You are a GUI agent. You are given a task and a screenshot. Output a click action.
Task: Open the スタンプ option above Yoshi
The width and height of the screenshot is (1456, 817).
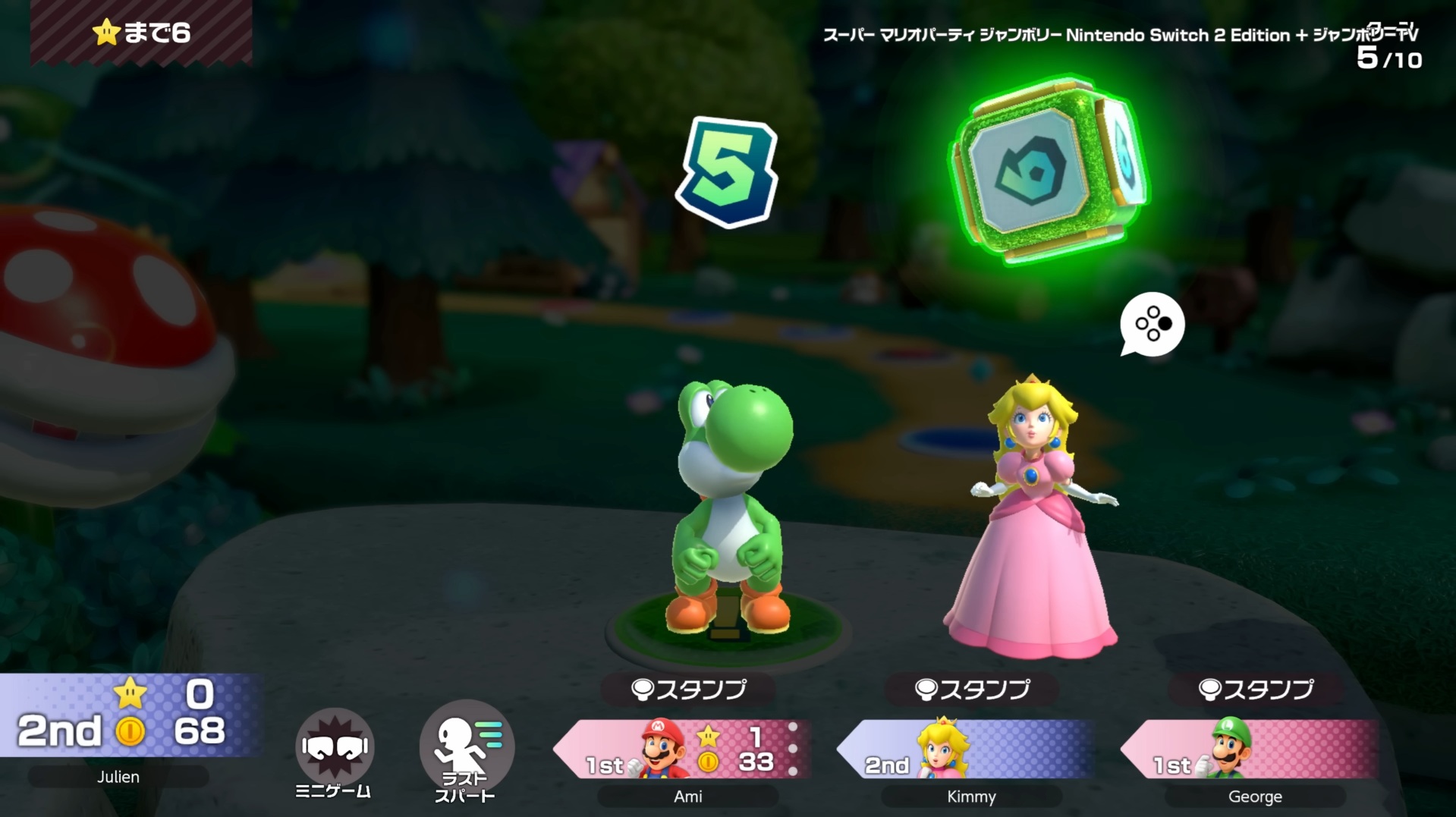[x=689, y=689]
